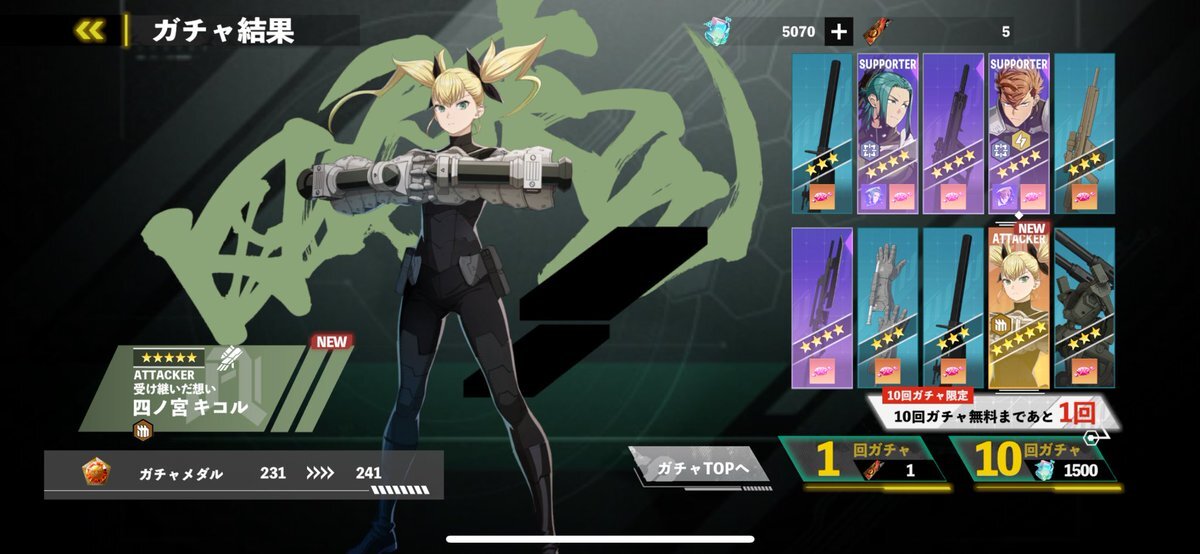Screen dimensions: 1200x554
Task: Open the NEW blonde ATTACKER result card
Action: [1018, 308]
